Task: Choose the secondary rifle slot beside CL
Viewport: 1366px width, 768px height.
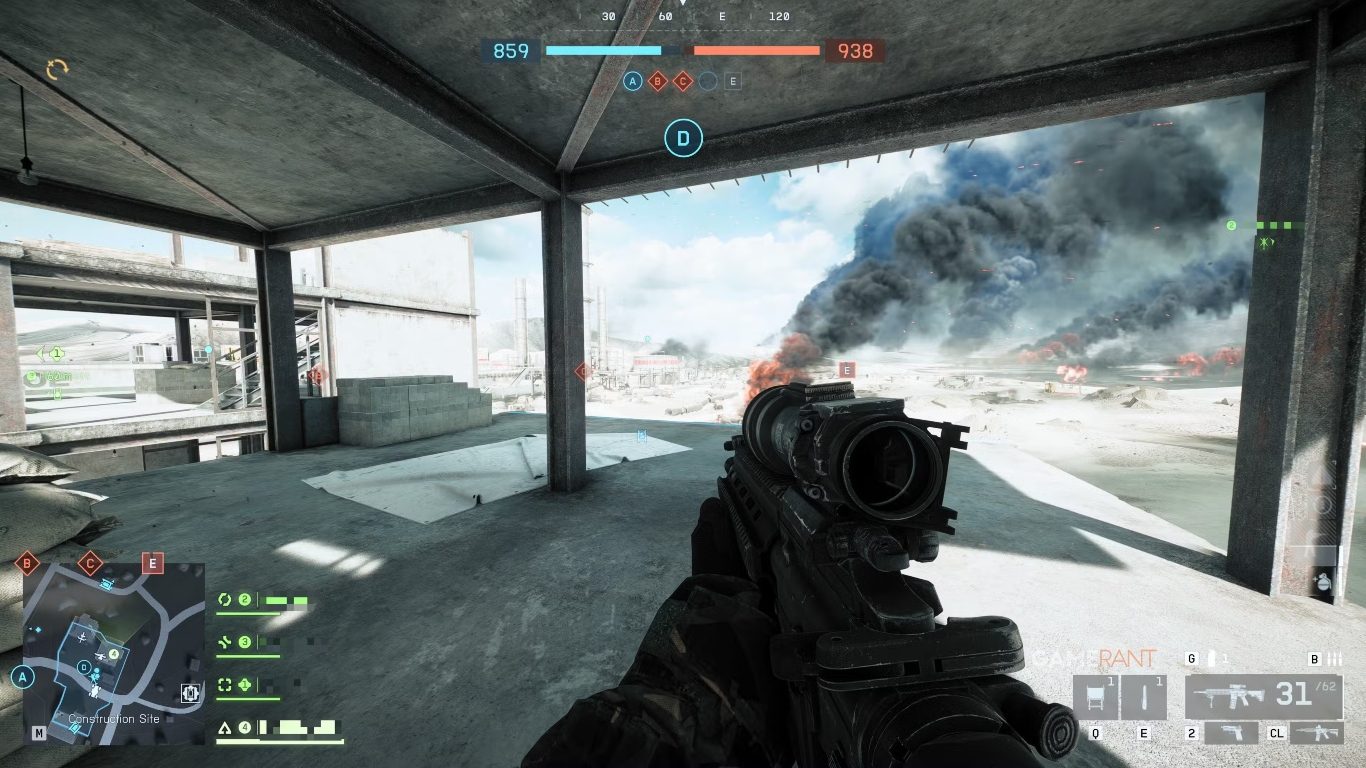Action: (x=1316, y=734)
